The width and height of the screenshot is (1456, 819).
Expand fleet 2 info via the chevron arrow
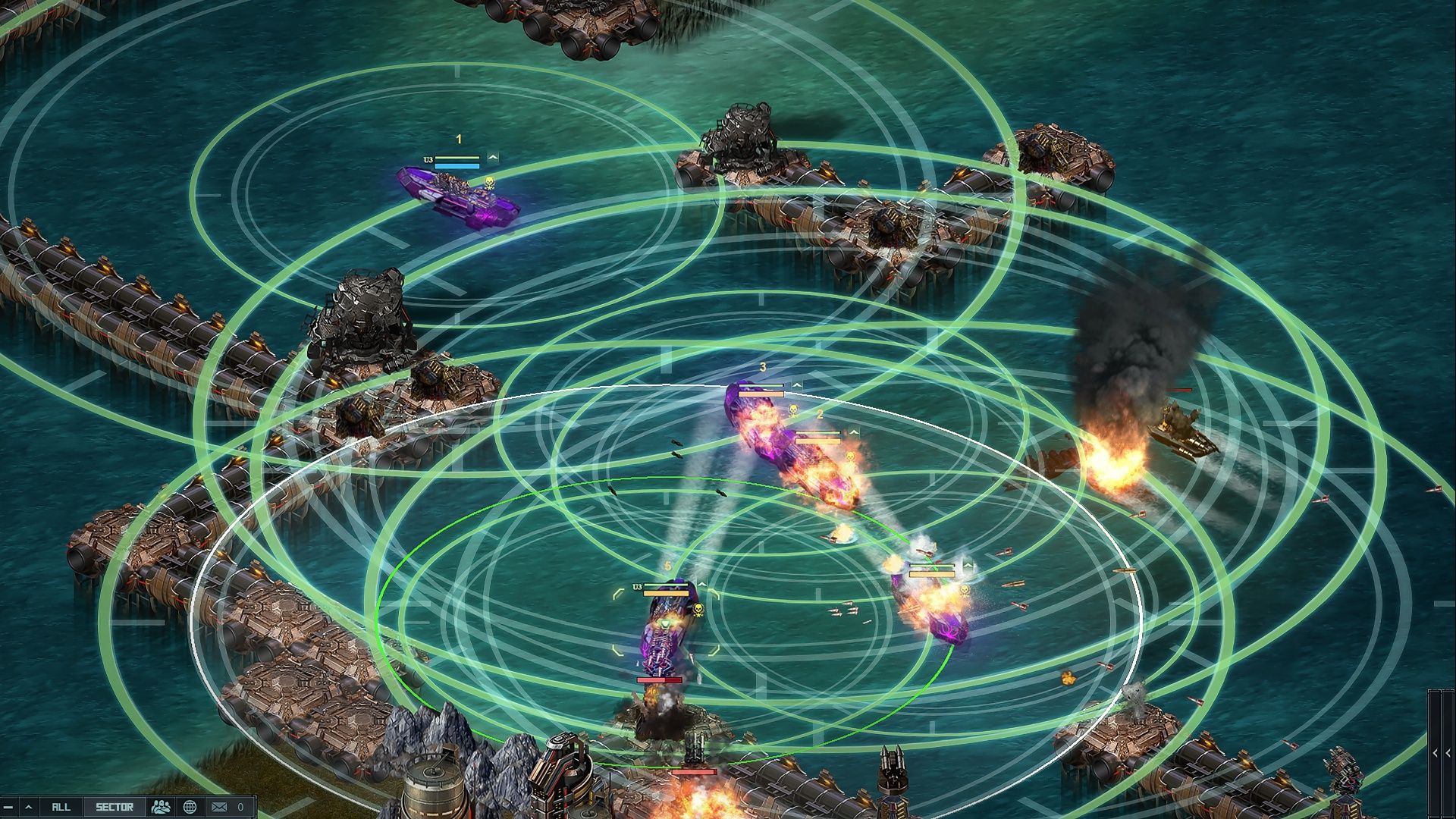[x=855, y=431]
